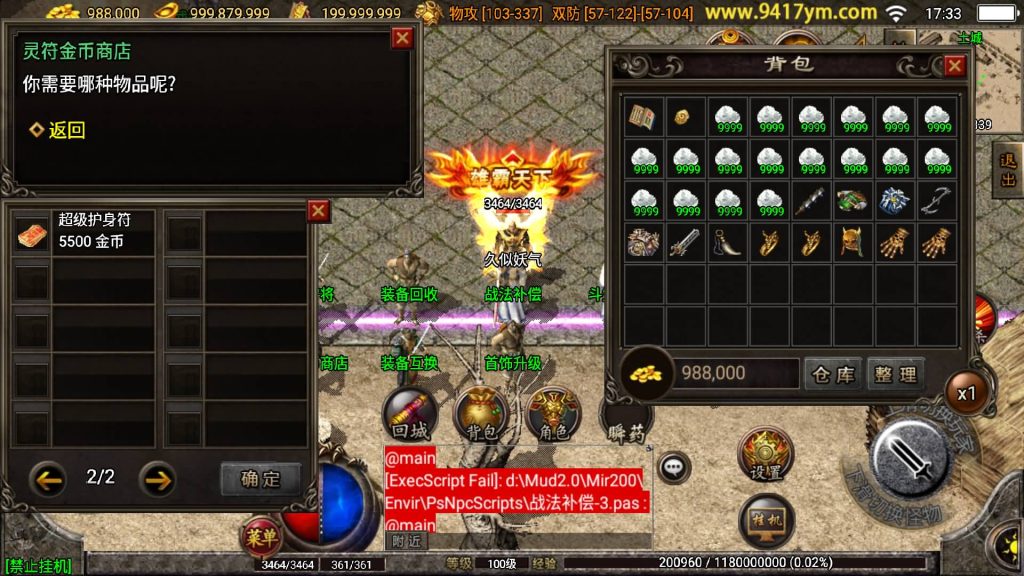Viewport: 1024px width, 576px height.
Task: Open the chat bubble button
Action: tap(674, 466)
